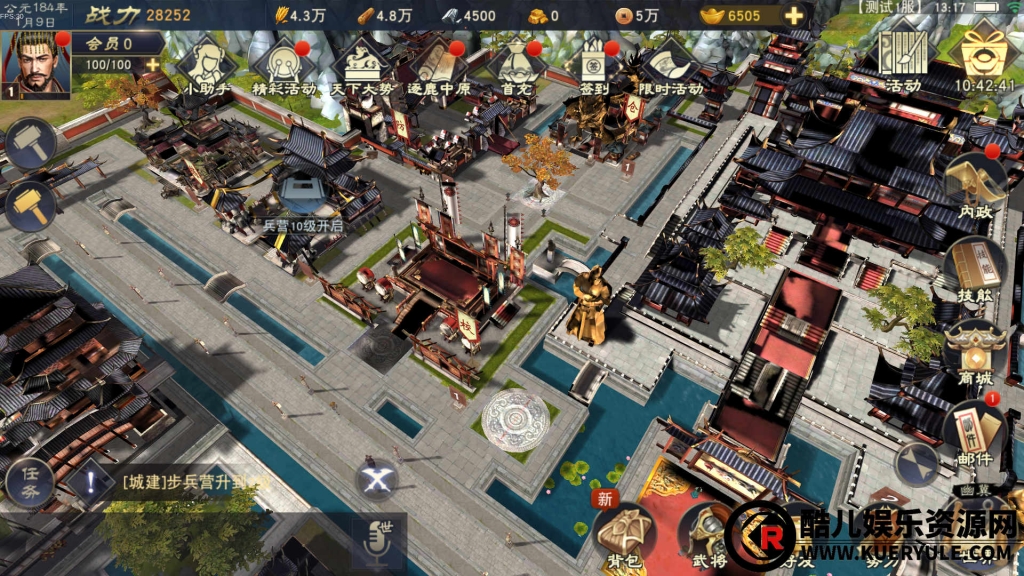Open the 首充 first recharge offer

tap(515, 65)
